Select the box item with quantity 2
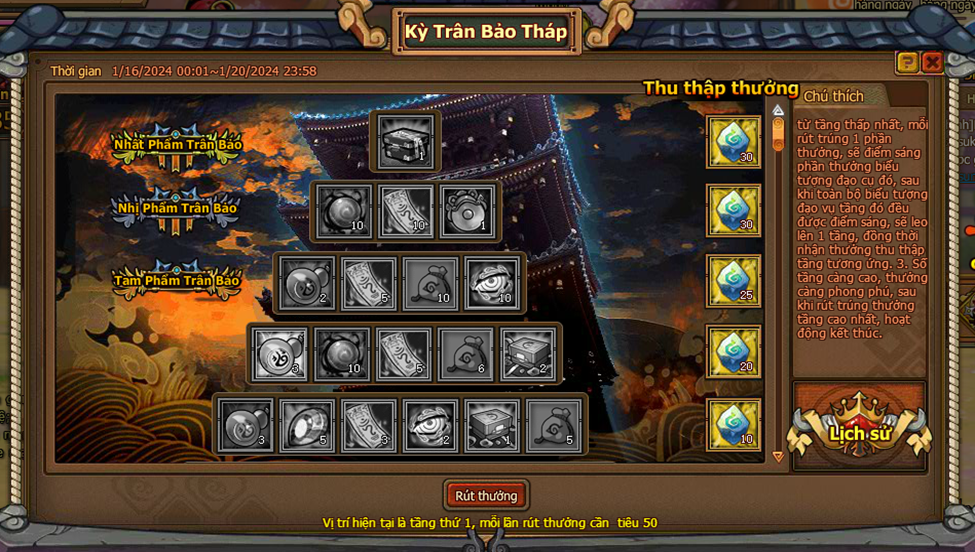Viewport: 975px width, 552px height. pyautogui.click(x=528, y=354)
